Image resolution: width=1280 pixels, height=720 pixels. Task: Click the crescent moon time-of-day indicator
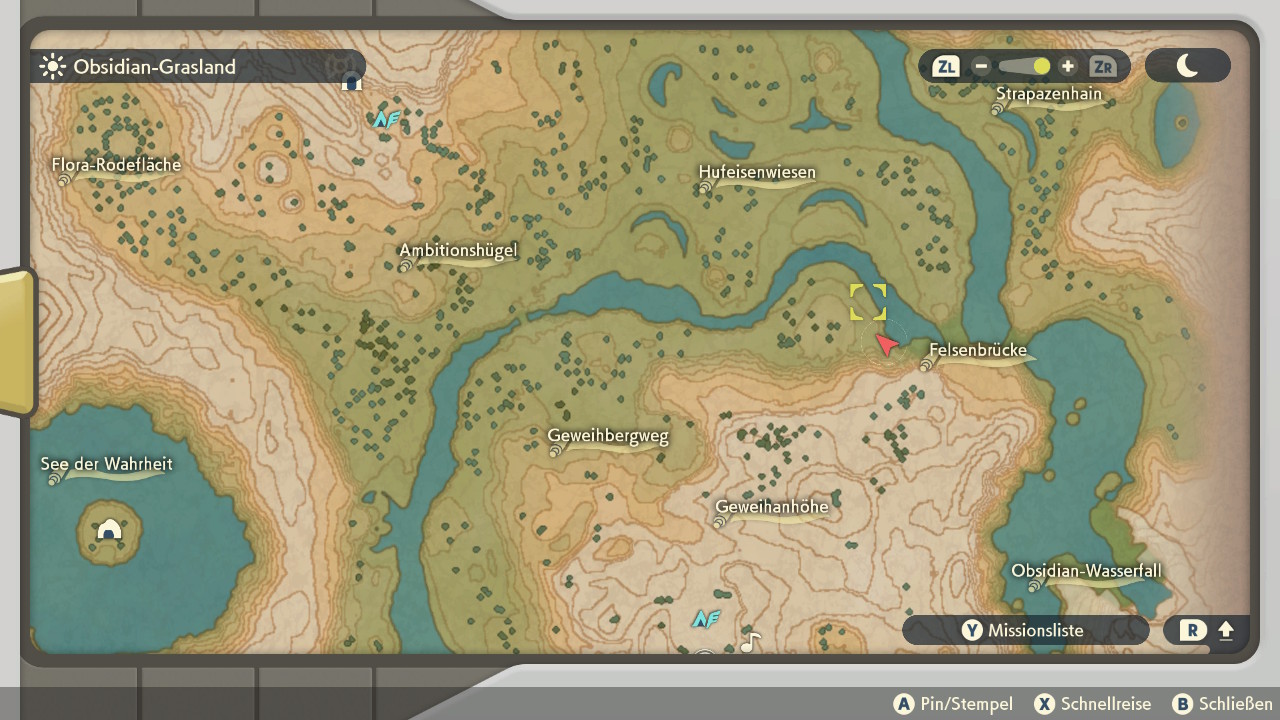1187,66
